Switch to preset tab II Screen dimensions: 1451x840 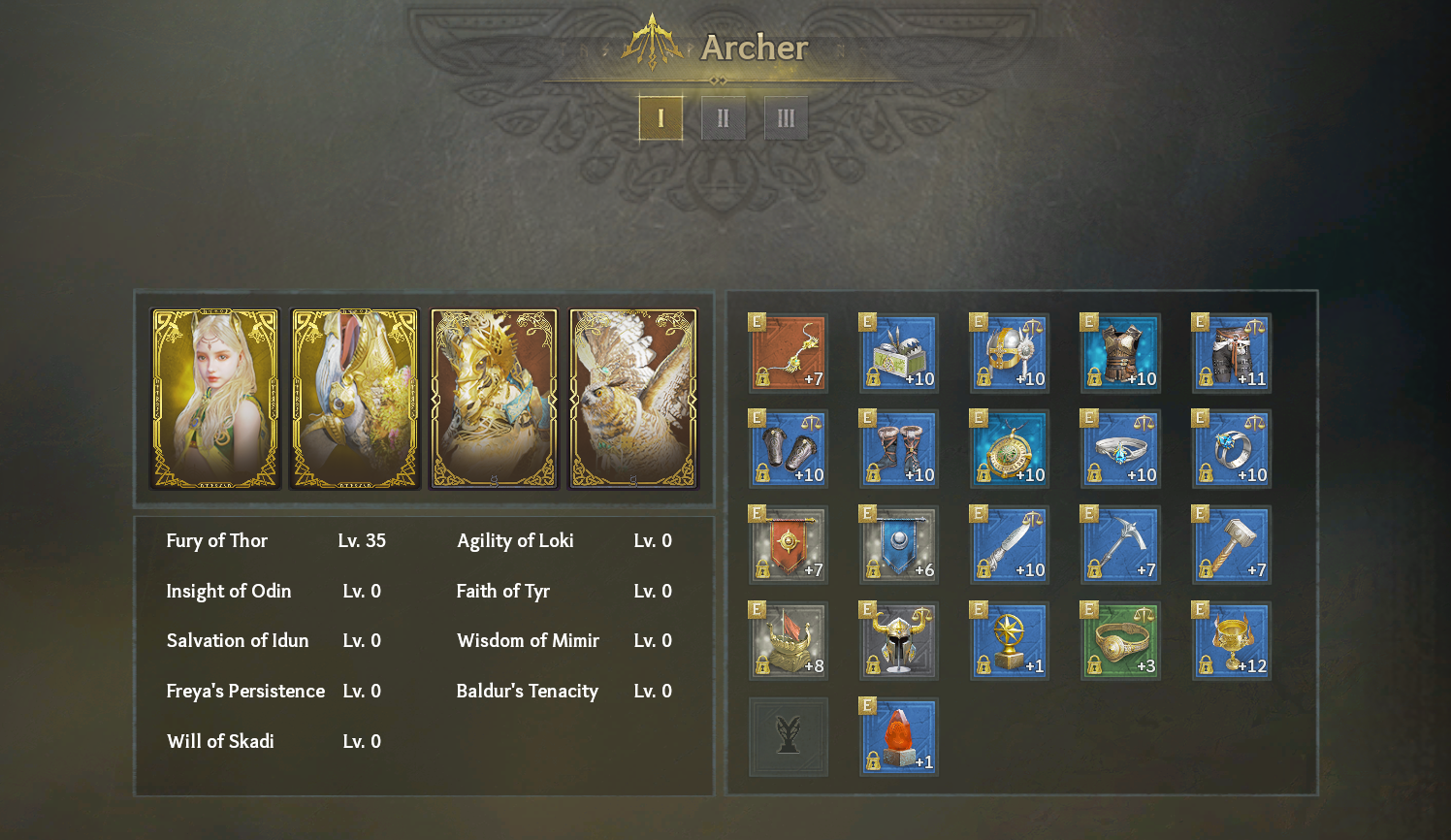(x=723, y=118)
